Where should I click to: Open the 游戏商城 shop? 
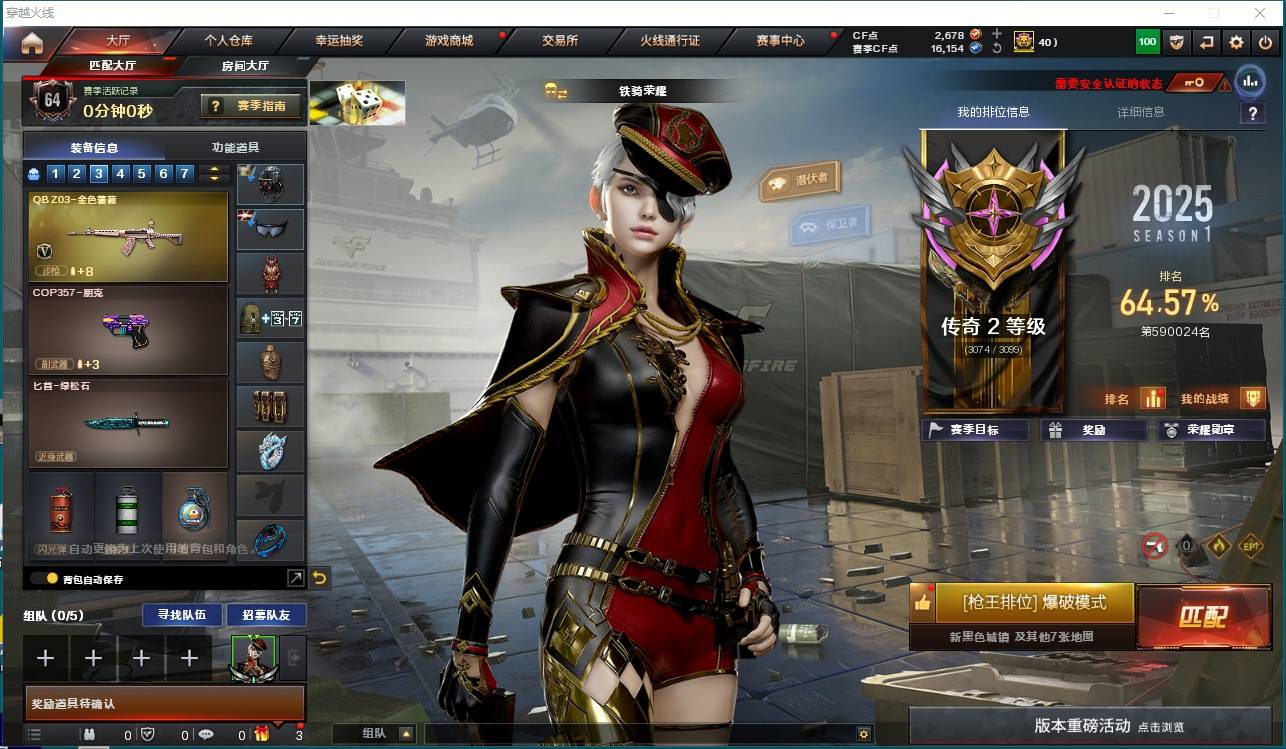[x=449, y=41]
